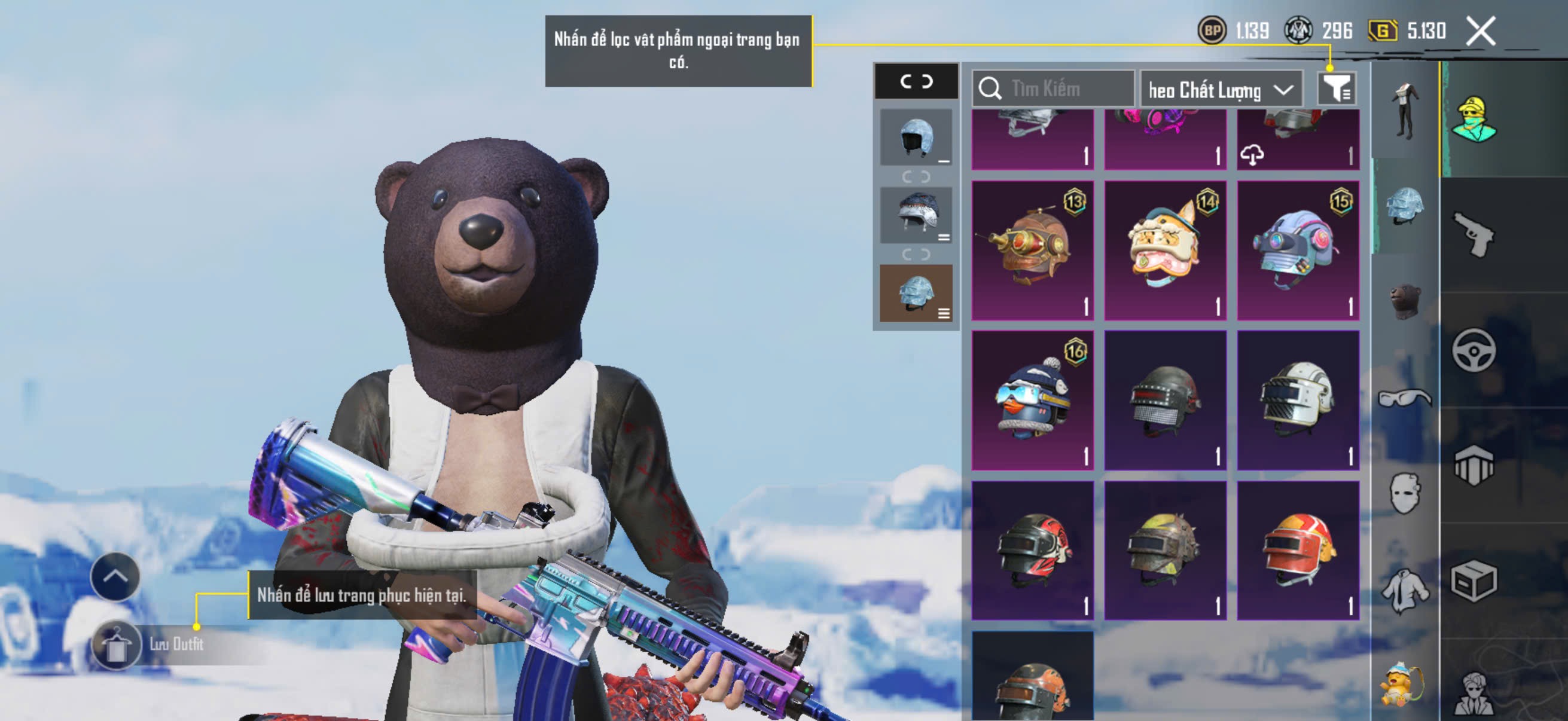The height and width of the screenshot is (721, 1568).
Task: Click the Tìm Kiếm search field
Action: 1053,89
